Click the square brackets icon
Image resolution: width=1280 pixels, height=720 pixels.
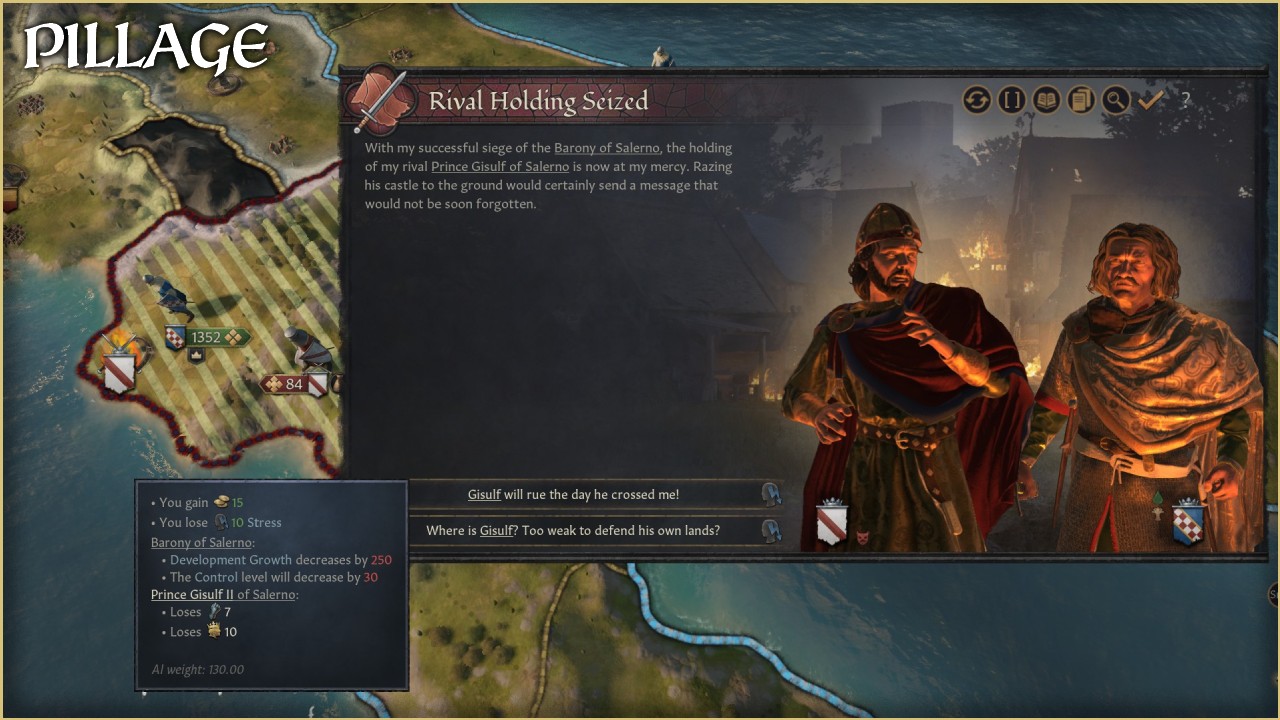[x=1012, y=100]
